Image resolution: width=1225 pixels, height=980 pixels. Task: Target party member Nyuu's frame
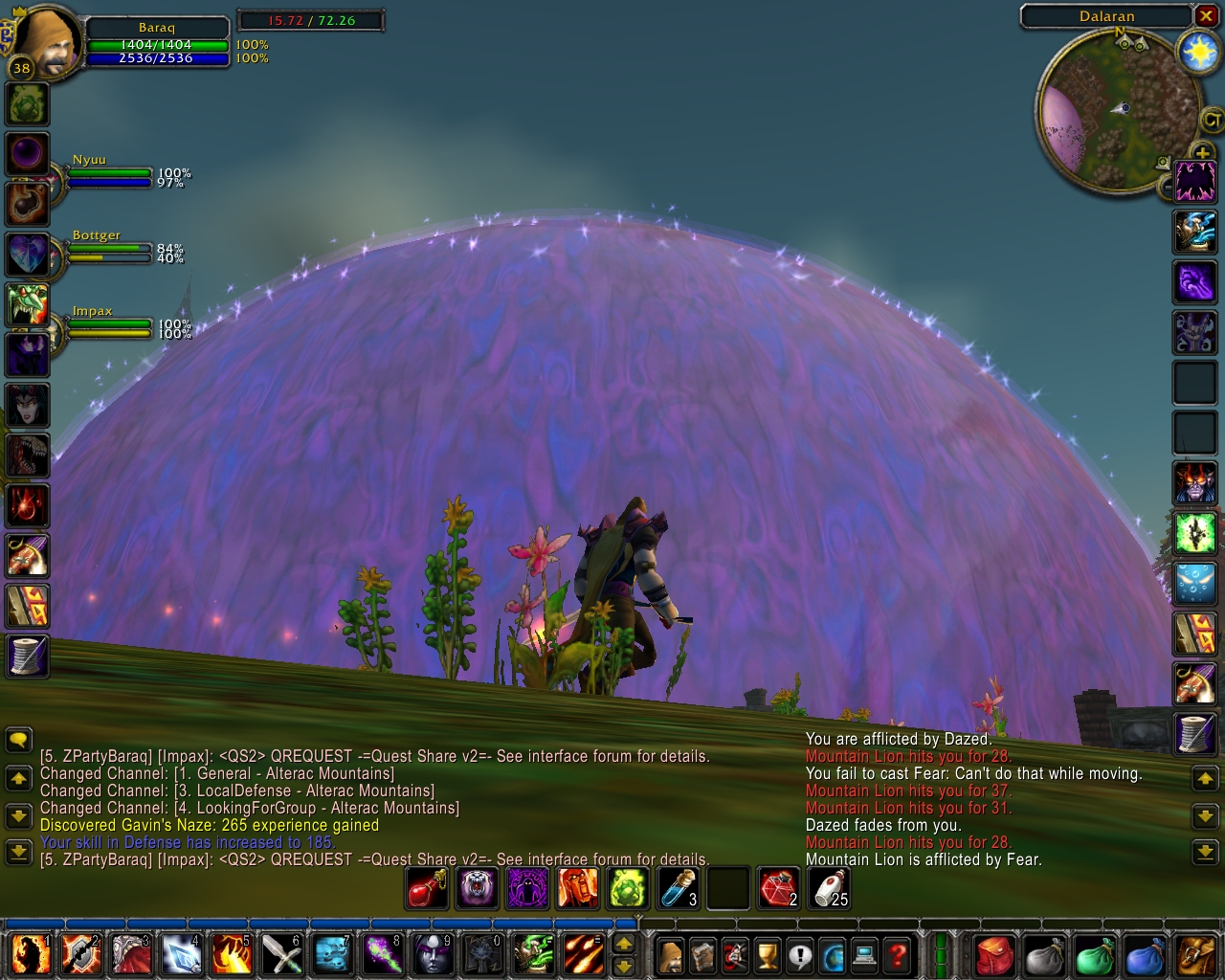(107, 172)
